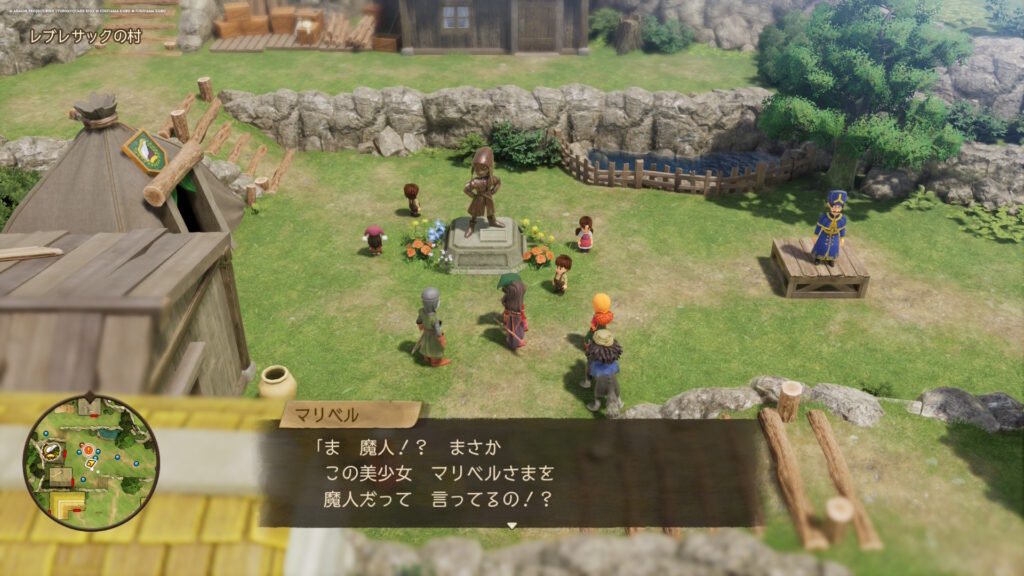Open the circular village minimap

(x=91, y=462)
